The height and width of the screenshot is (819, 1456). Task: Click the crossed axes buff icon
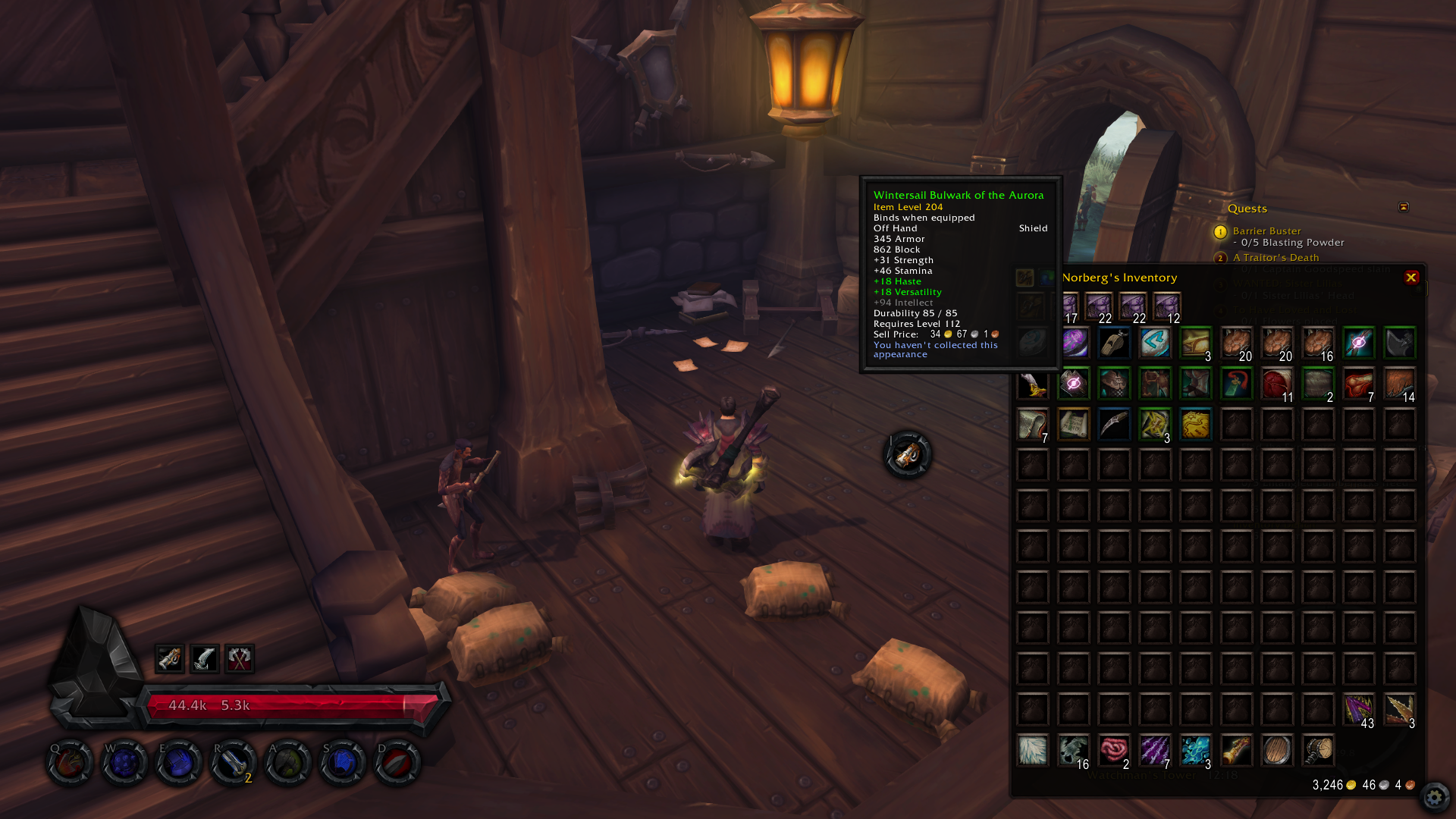click(240, 658)
